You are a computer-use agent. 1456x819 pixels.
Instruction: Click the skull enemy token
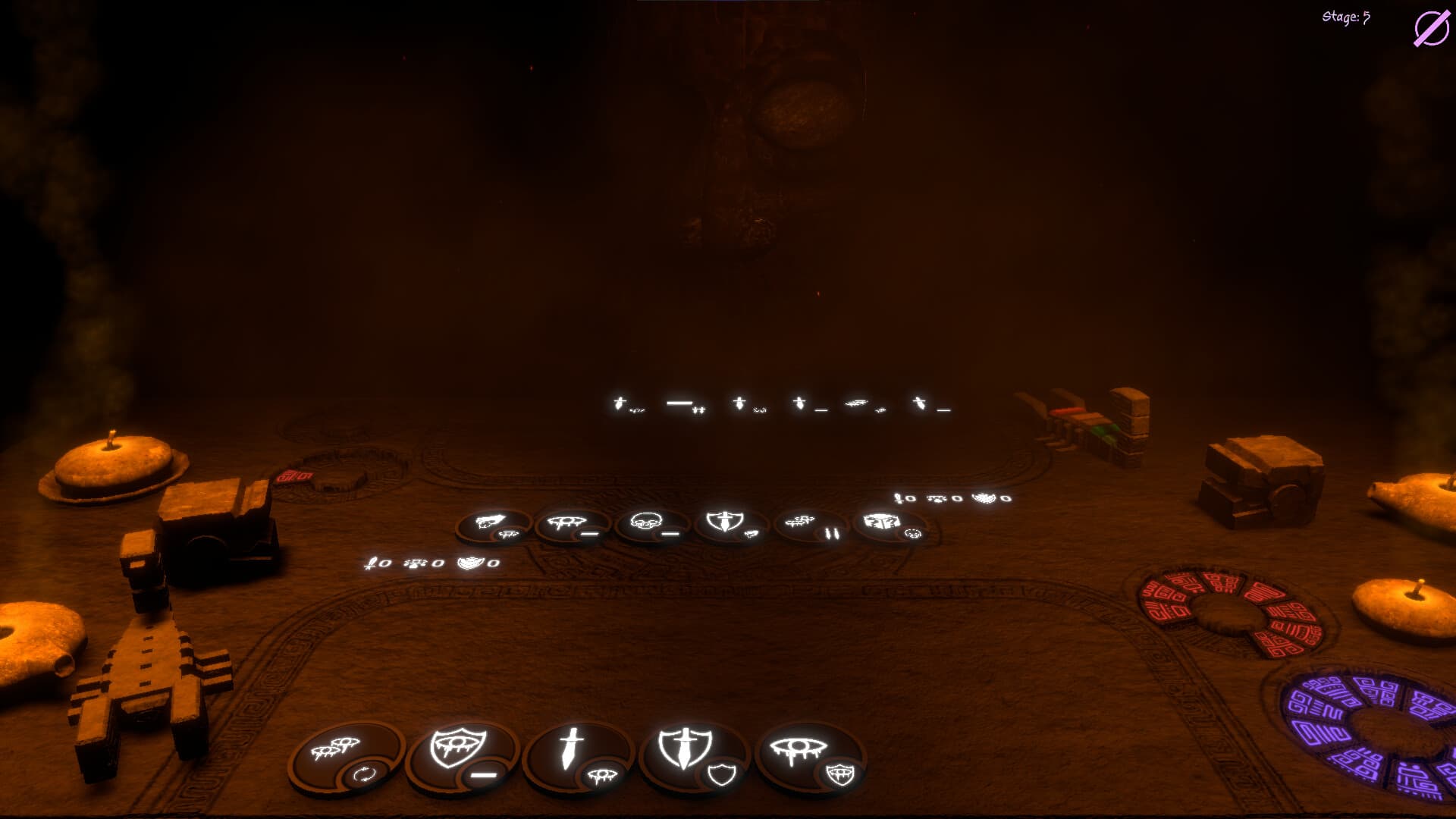pos(646,520)
